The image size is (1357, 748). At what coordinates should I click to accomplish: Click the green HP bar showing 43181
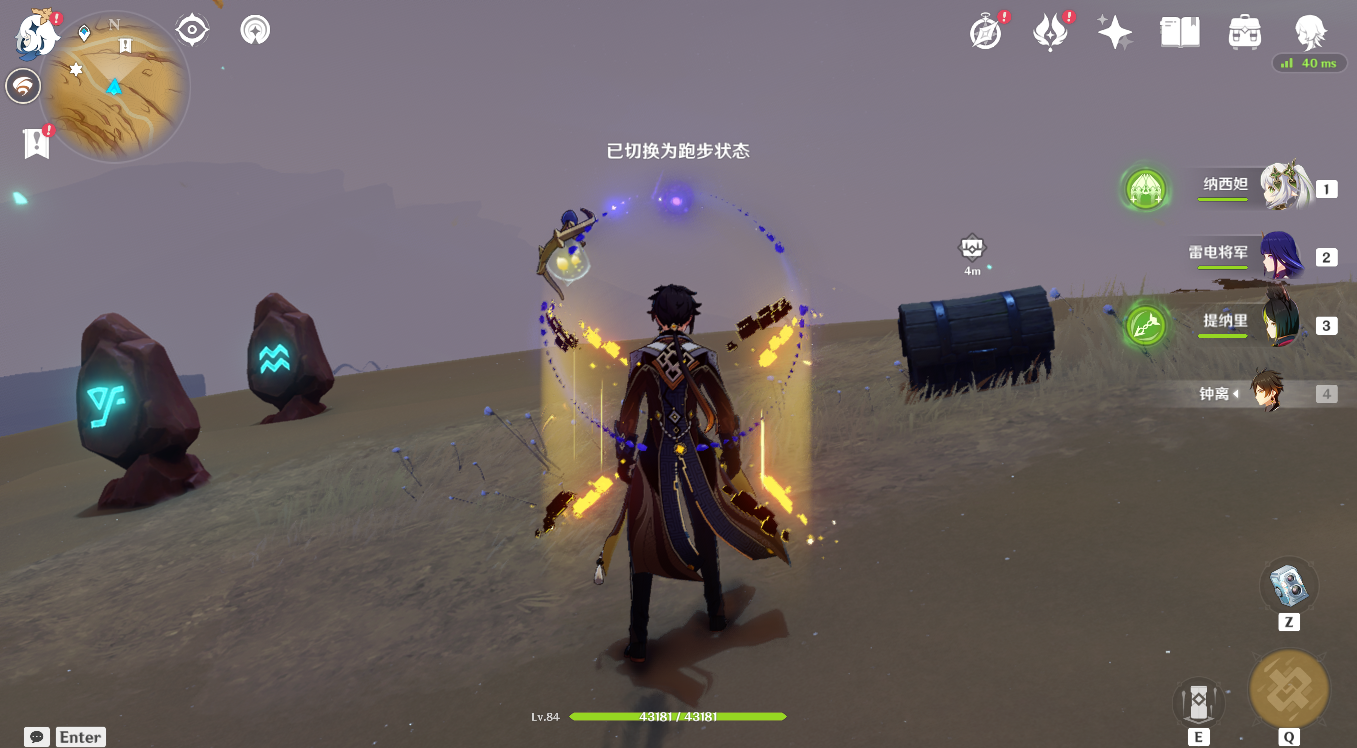pyautogui.click(x=677, y=717)
